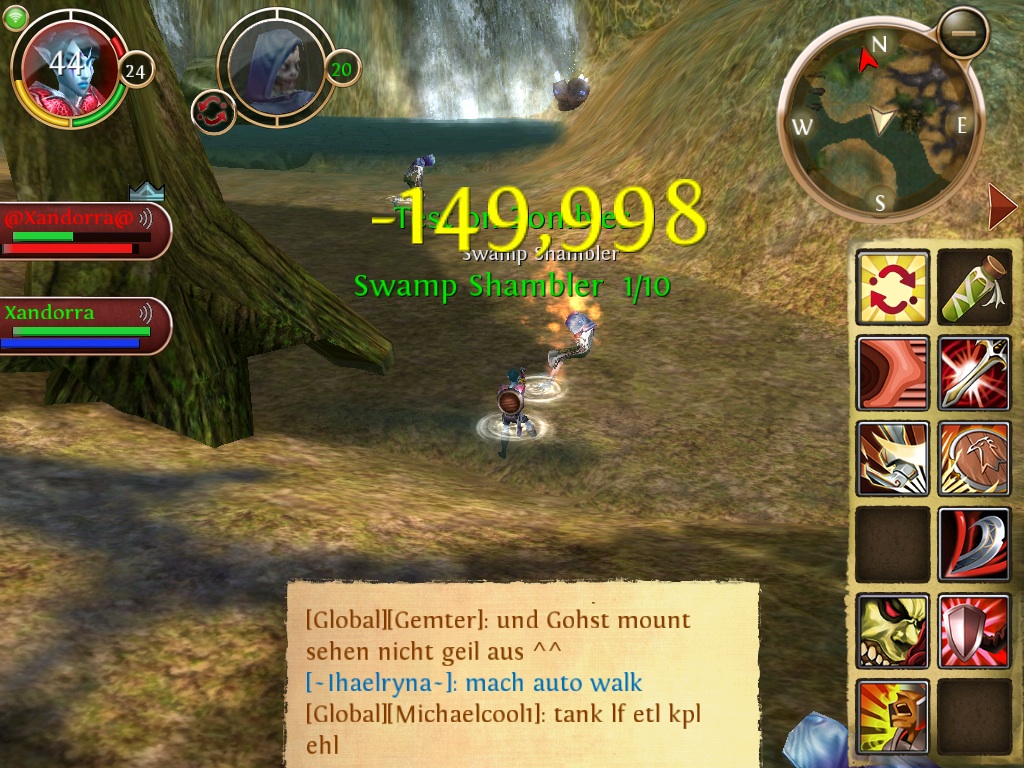Activate the yellow target-swap skill slot
The image size is (1024, 768).
[893, 287]
